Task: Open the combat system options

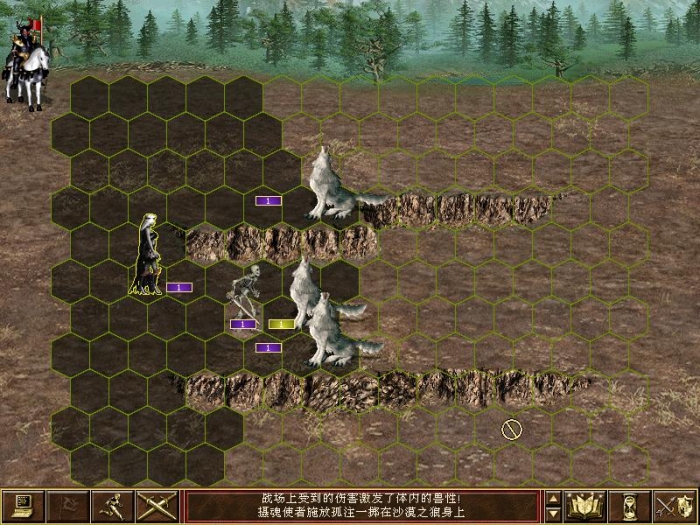Action: (x=21, y=506)
